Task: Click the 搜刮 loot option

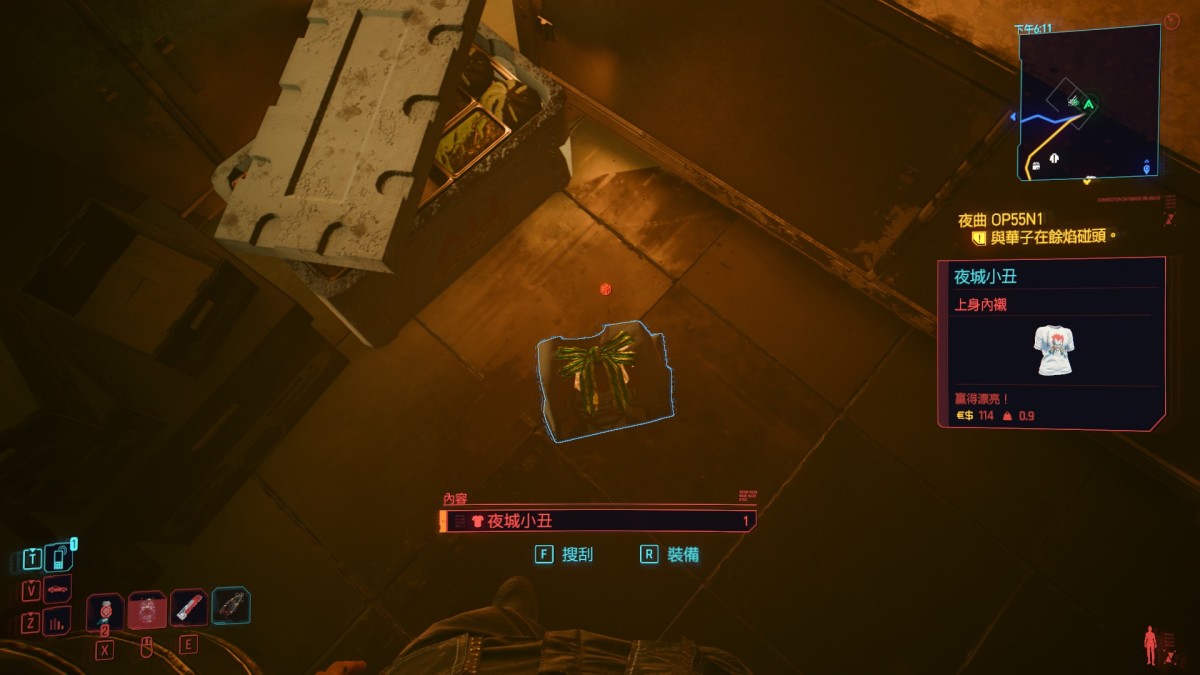Action: 577,554
